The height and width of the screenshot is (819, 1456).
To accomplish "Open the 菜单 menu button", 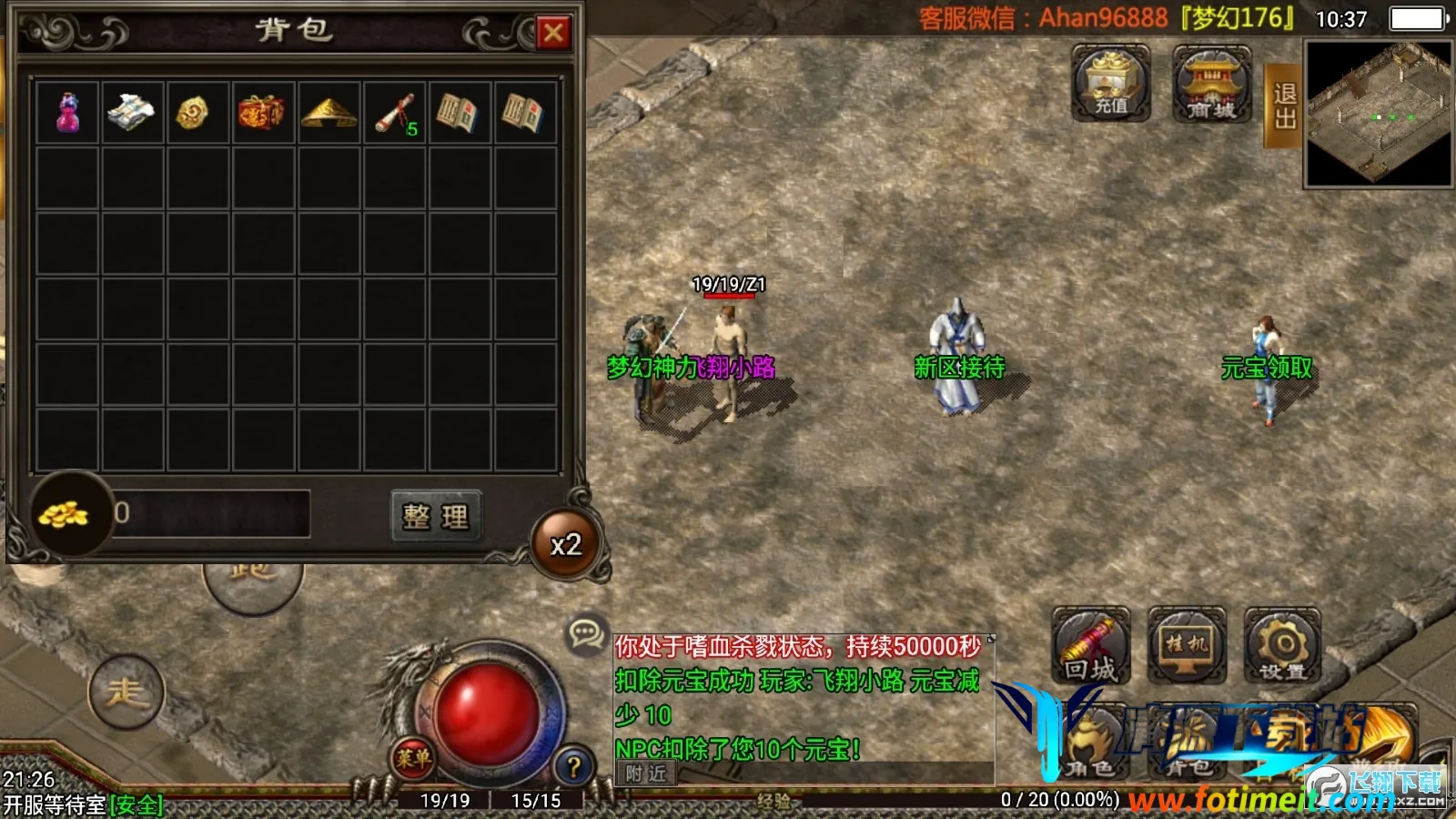I will [x=413, y=757].
